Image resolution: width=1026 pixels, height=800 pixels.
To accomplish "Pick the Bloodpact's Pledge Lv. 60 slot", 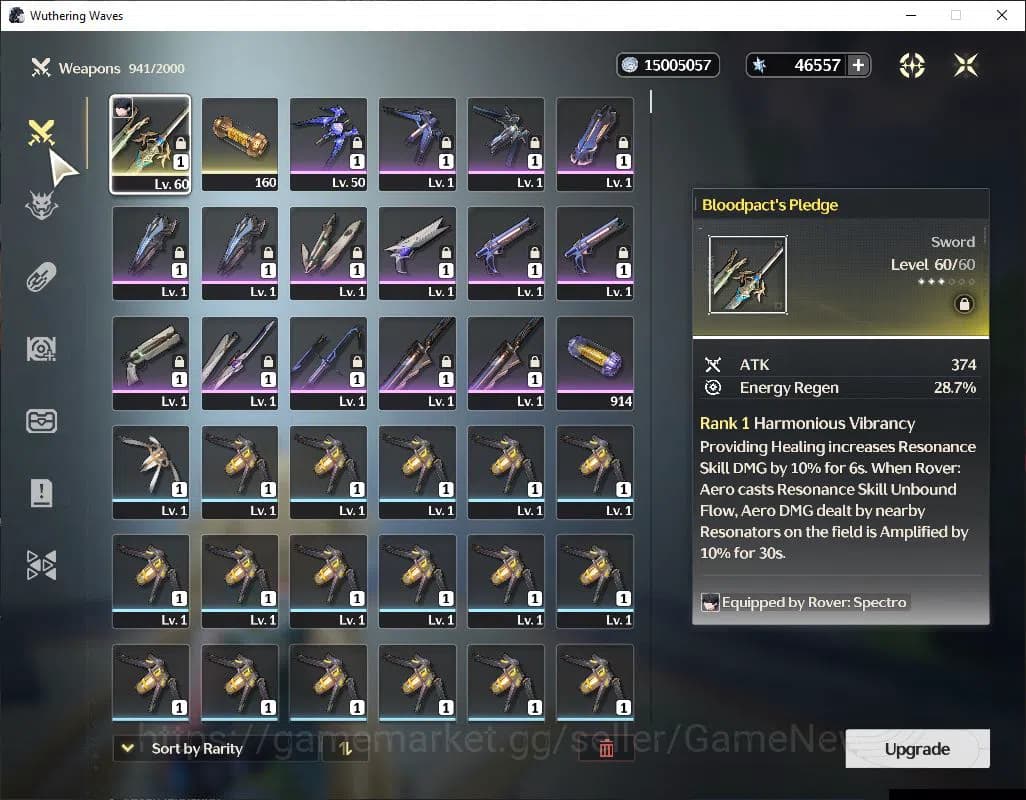I will point(150,143).
